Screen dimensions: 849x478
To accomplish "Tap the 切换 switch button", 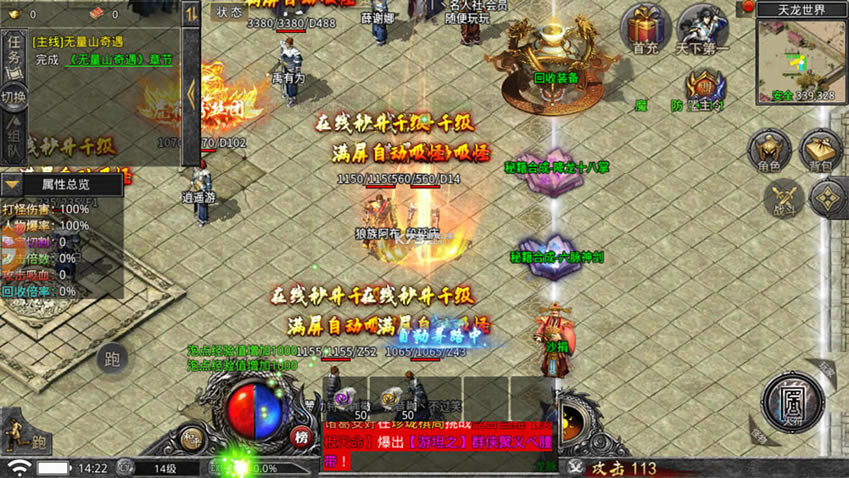I will (13, 98).
